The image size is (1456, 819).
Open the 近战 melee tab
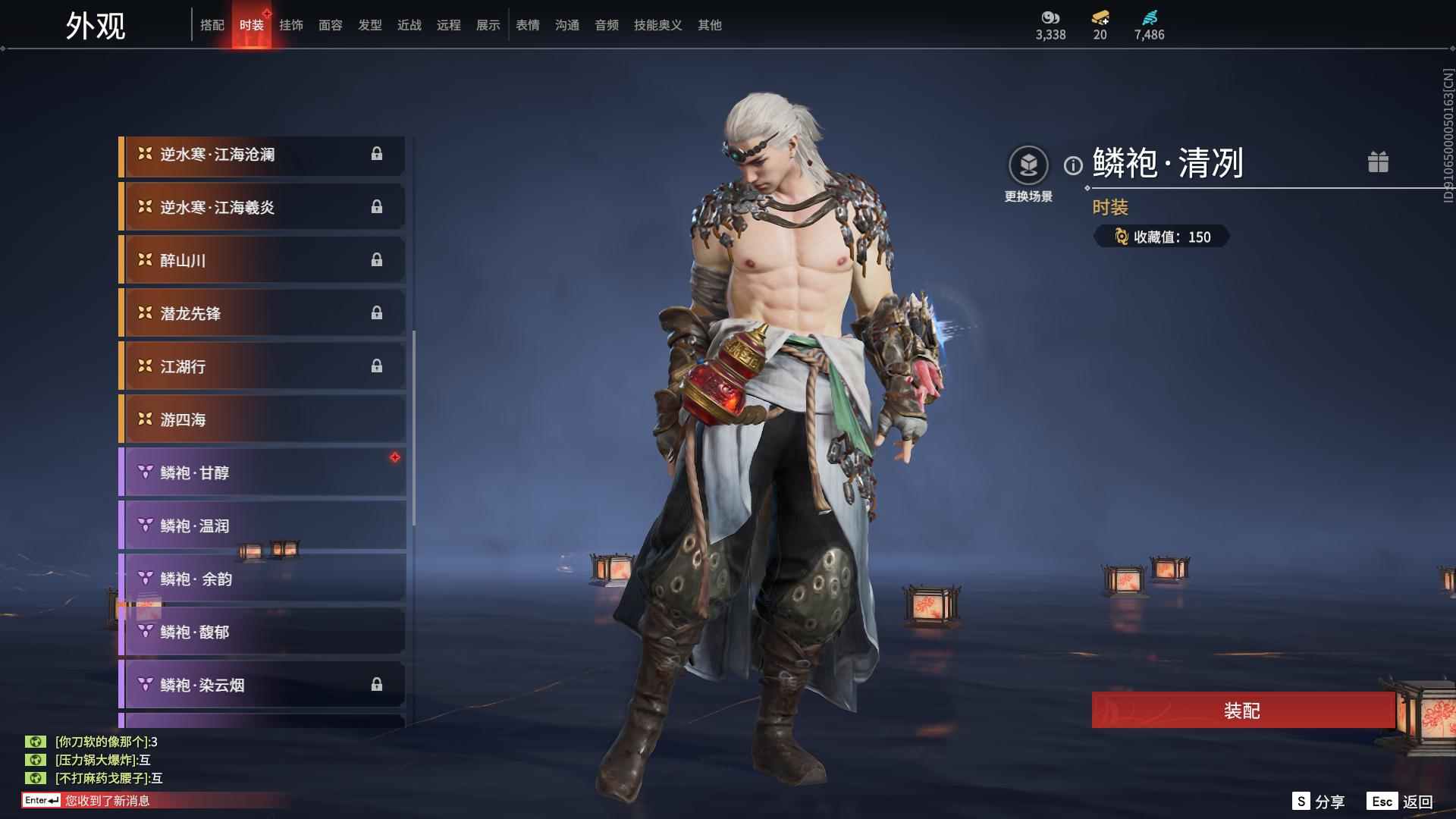[409, 25]
